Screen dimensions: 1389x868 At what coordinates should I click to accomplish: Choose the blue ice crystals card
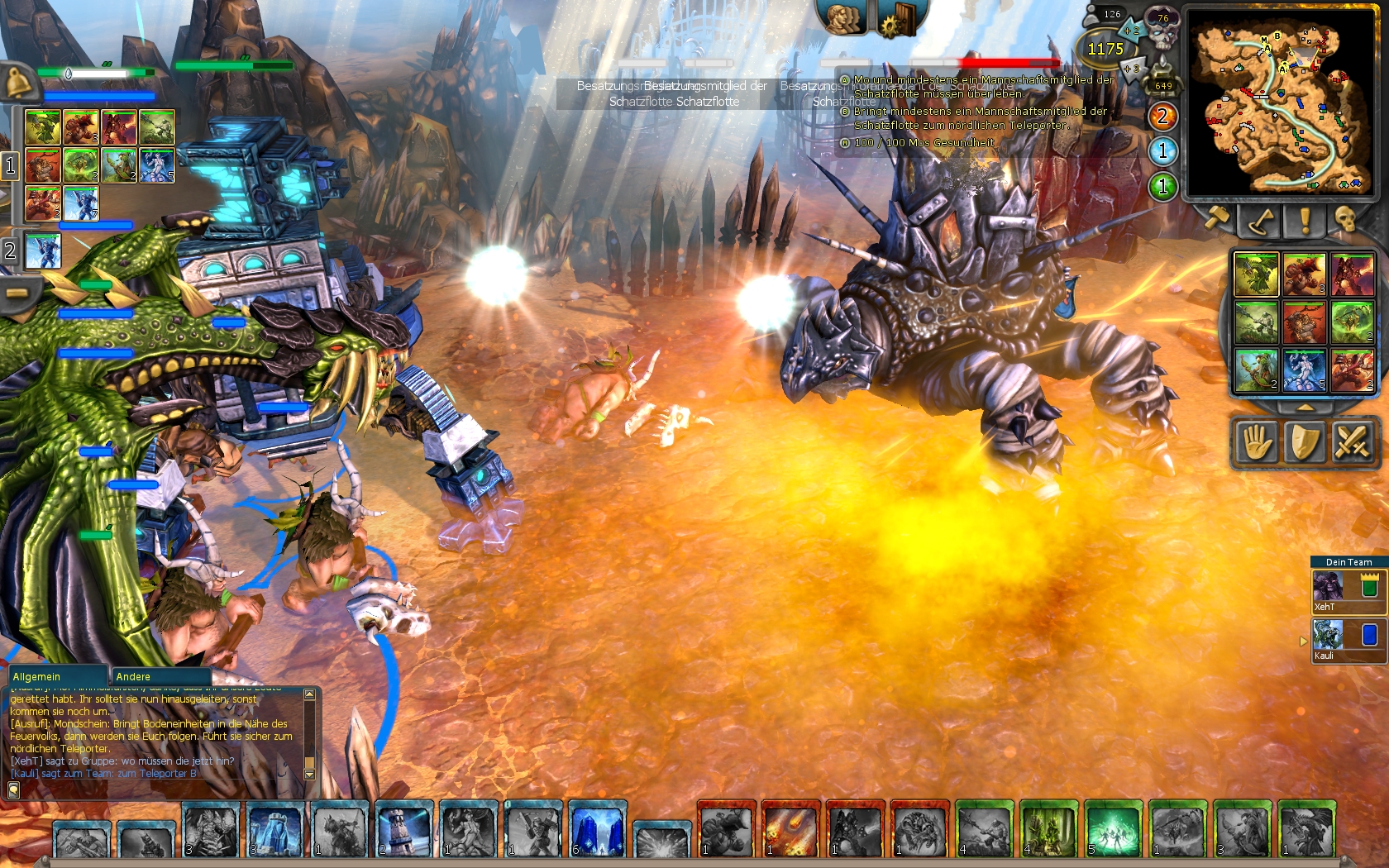pos(597,830)
